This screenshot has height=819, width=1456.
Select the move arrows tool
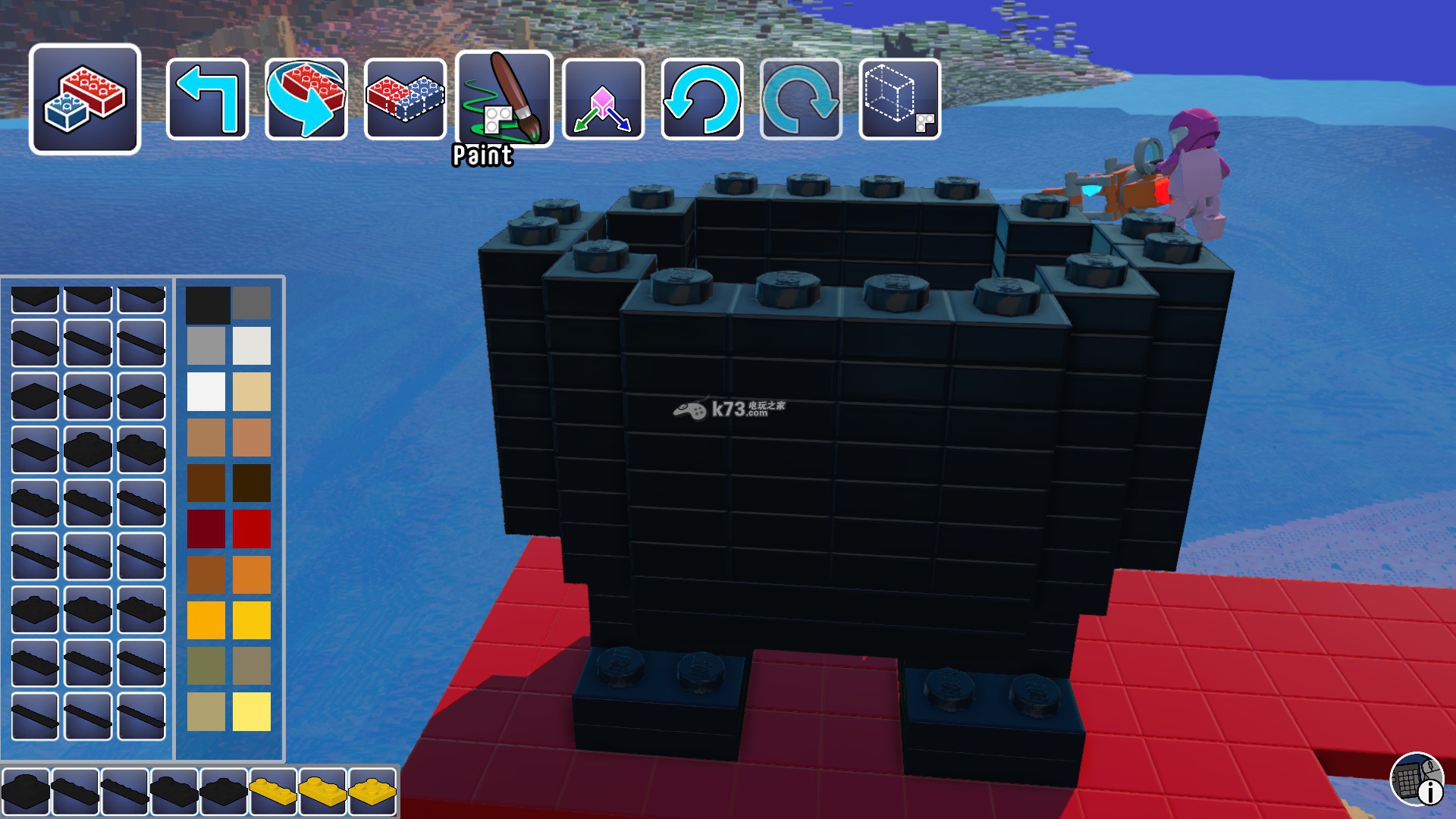pyautogui.click(x=604, y=99)
